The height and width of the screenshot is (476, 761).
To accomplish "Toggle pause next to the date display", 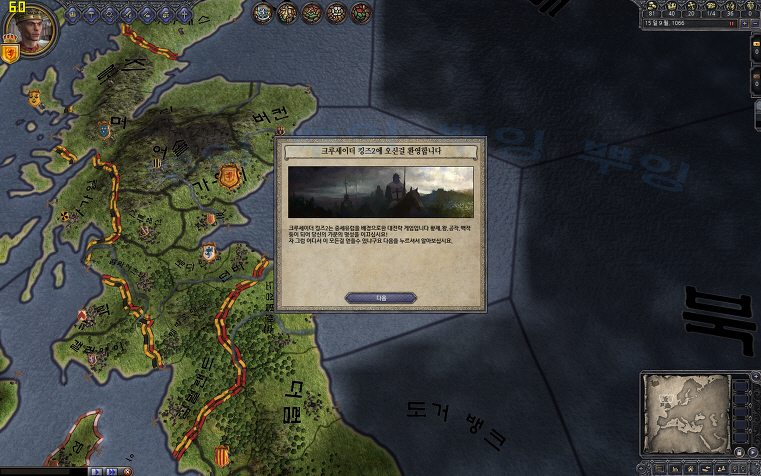I will [732, 21].
